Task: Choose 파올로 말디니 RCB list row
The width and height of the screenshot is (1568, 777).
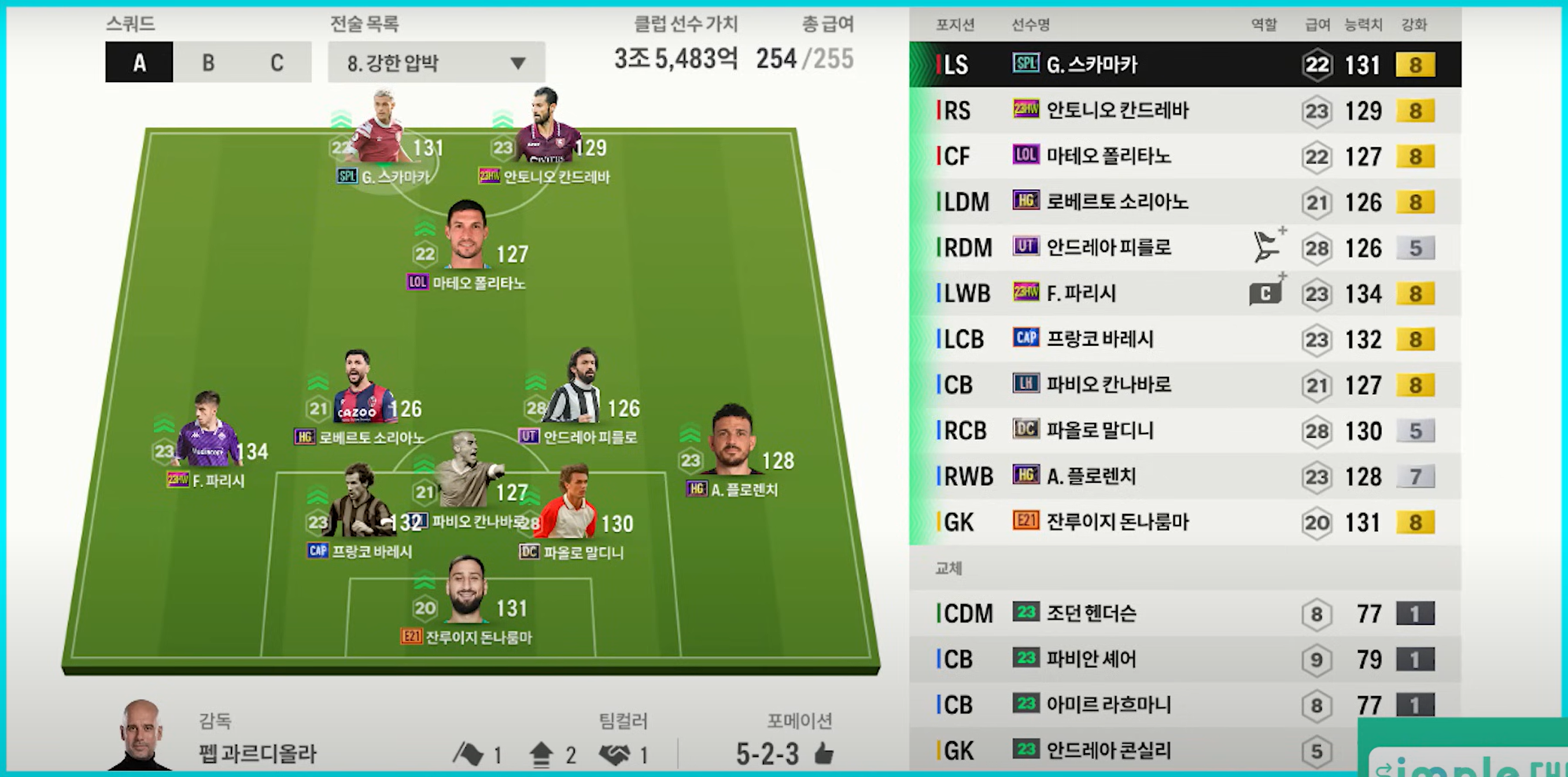Action: [x=1185, y=431]
